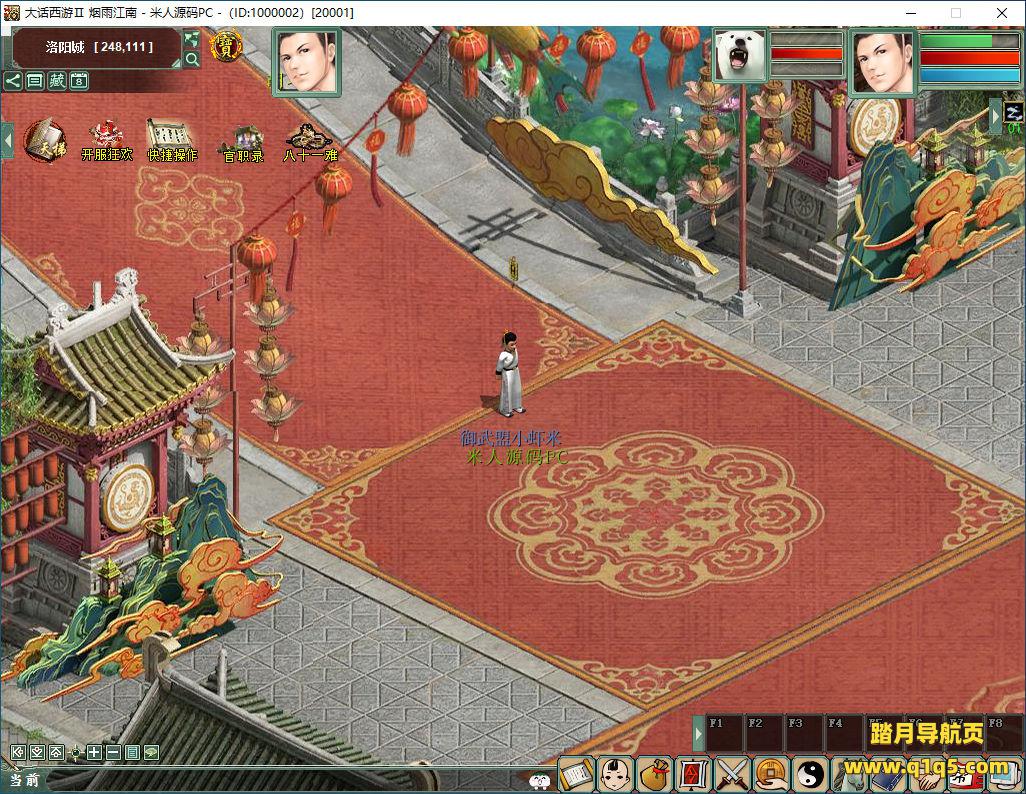Screen dimensions: 1026x794
Task: Click the plus button on chat toolbar
Action: [x=94, y=752]
